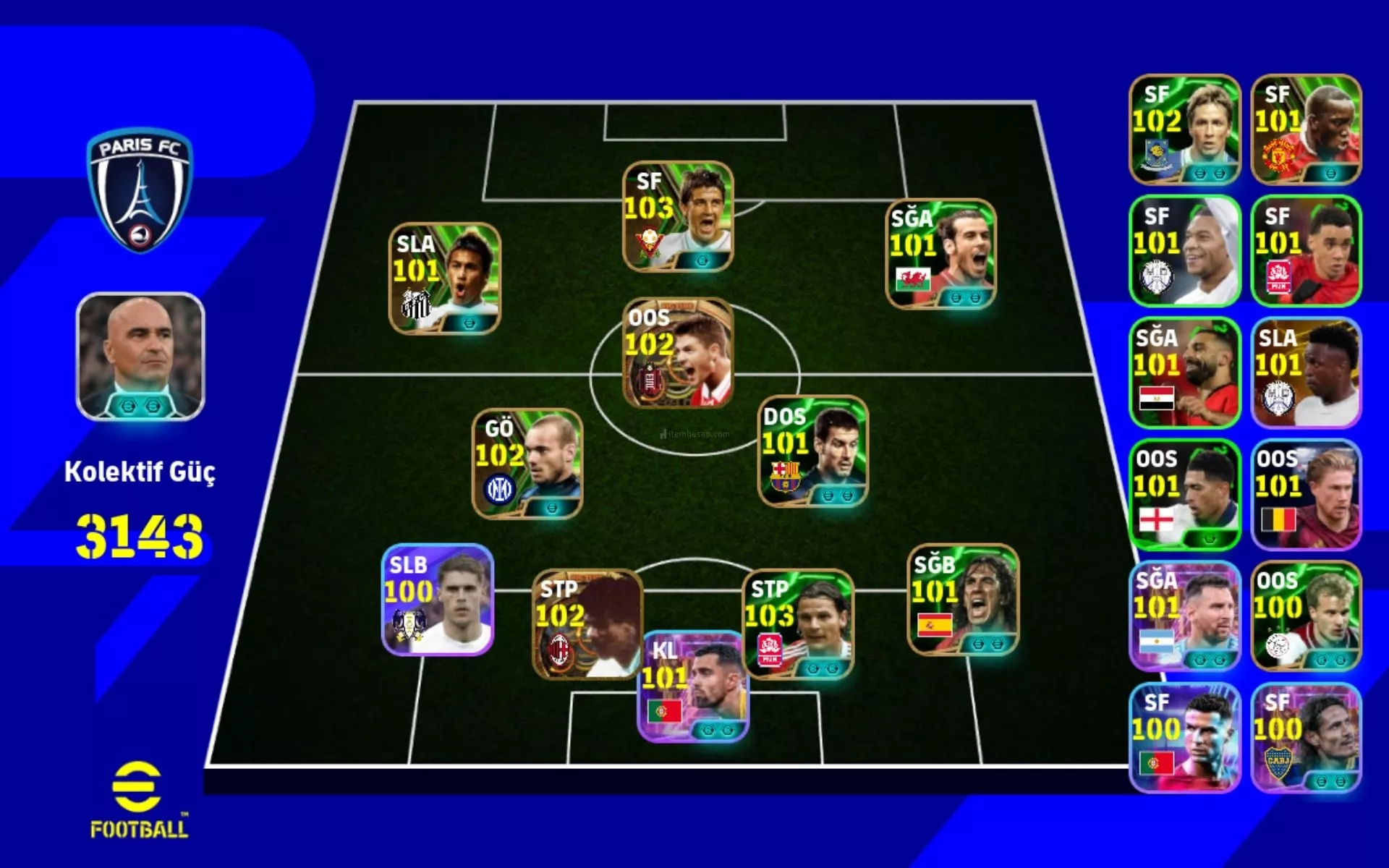
Task: Select the STP 102 card with AC Milan badge
Action: tap(586, 624)
